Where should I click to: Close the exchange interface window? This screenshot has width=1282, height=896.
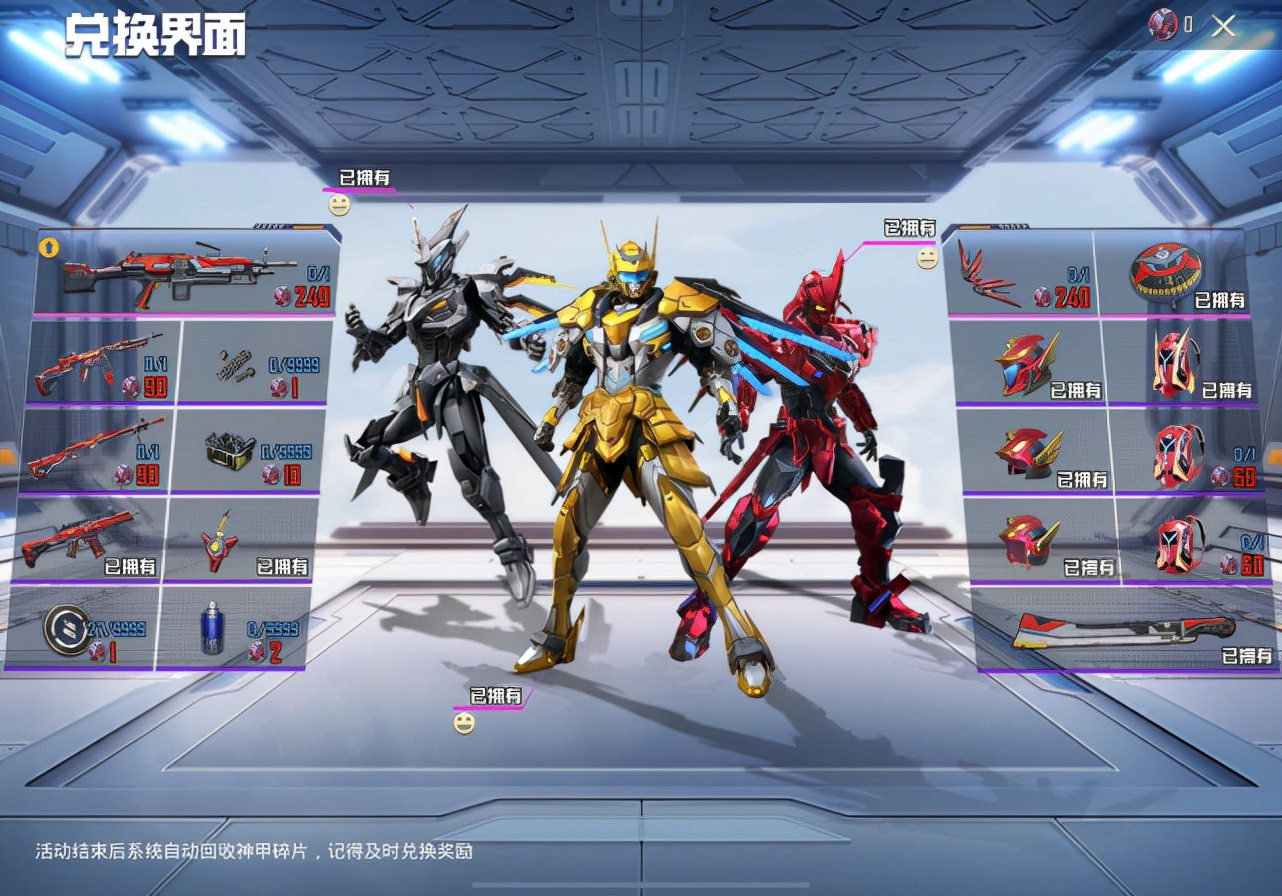1223,26
